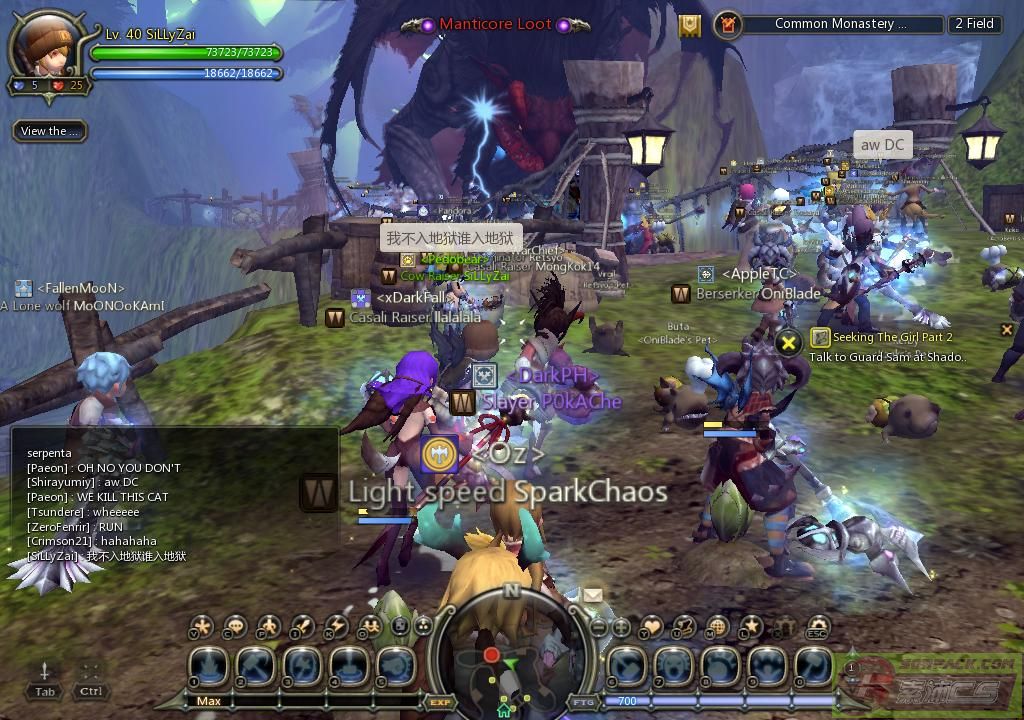
Task: Open the heart-shaped menu icon
Action: pos(652,627)
